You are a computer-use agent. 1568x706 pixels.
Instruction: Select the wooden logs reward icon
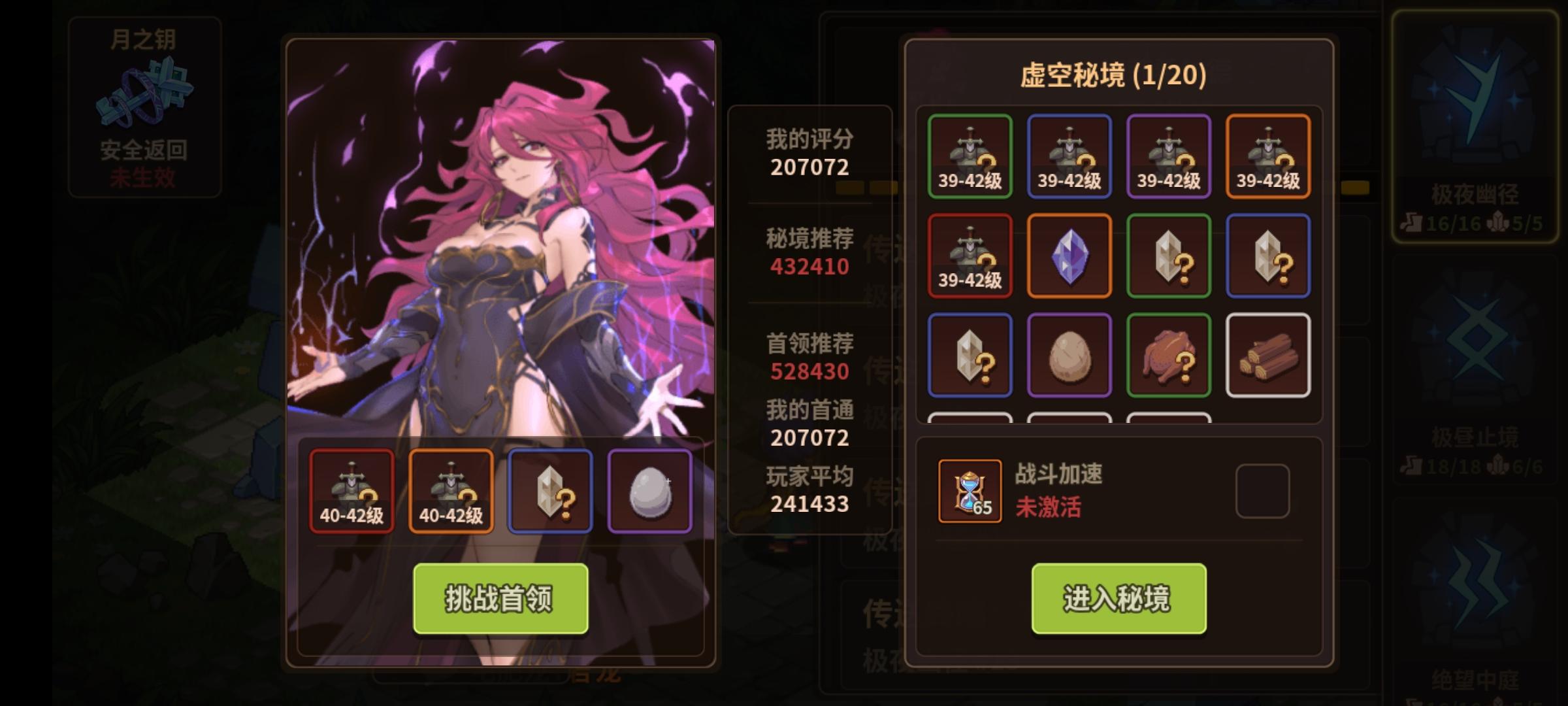pos(1268,356)
